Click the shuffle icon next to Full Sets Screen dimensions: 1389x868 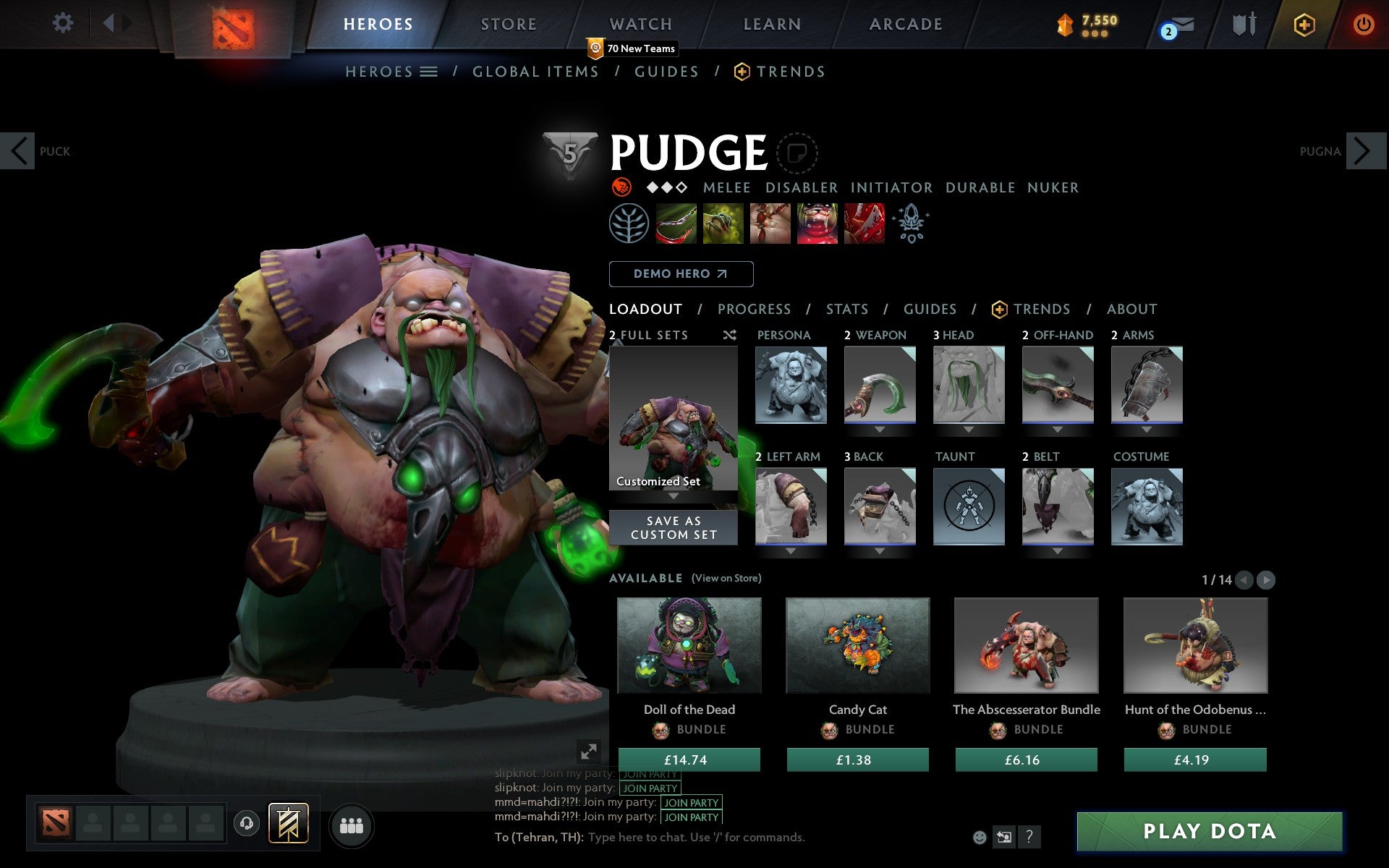pyautogui.click(x=729, y=335)
